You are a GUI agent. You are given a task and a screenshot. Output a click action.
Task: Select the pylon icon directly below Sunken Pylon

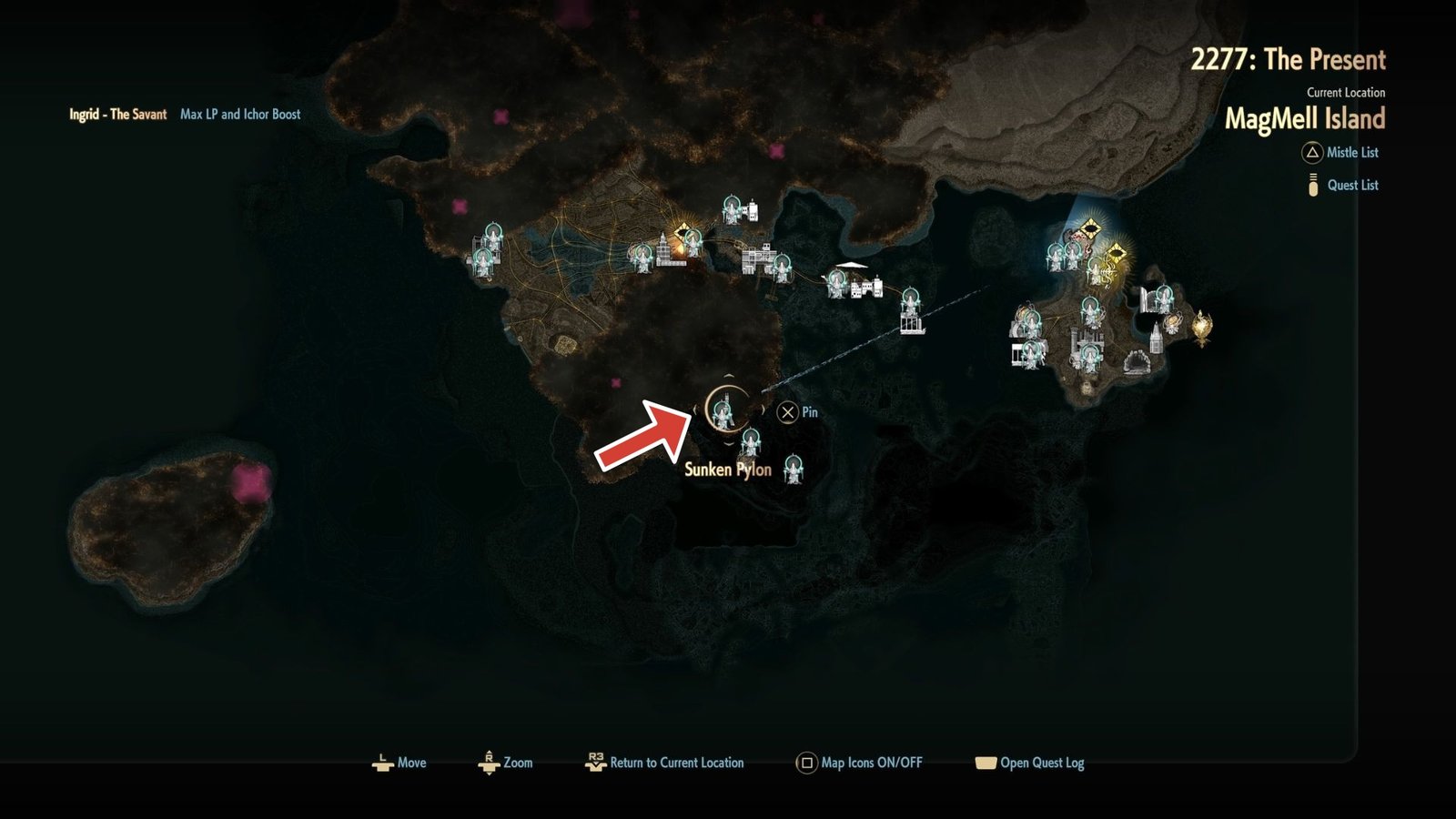click(751, 443)
